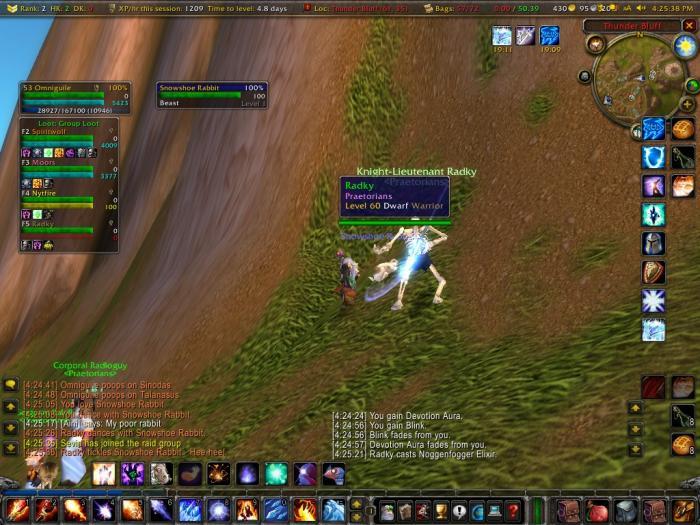
Task: Click the Snowshoe Rabbit target frame
Action: [x=212, y=94]
